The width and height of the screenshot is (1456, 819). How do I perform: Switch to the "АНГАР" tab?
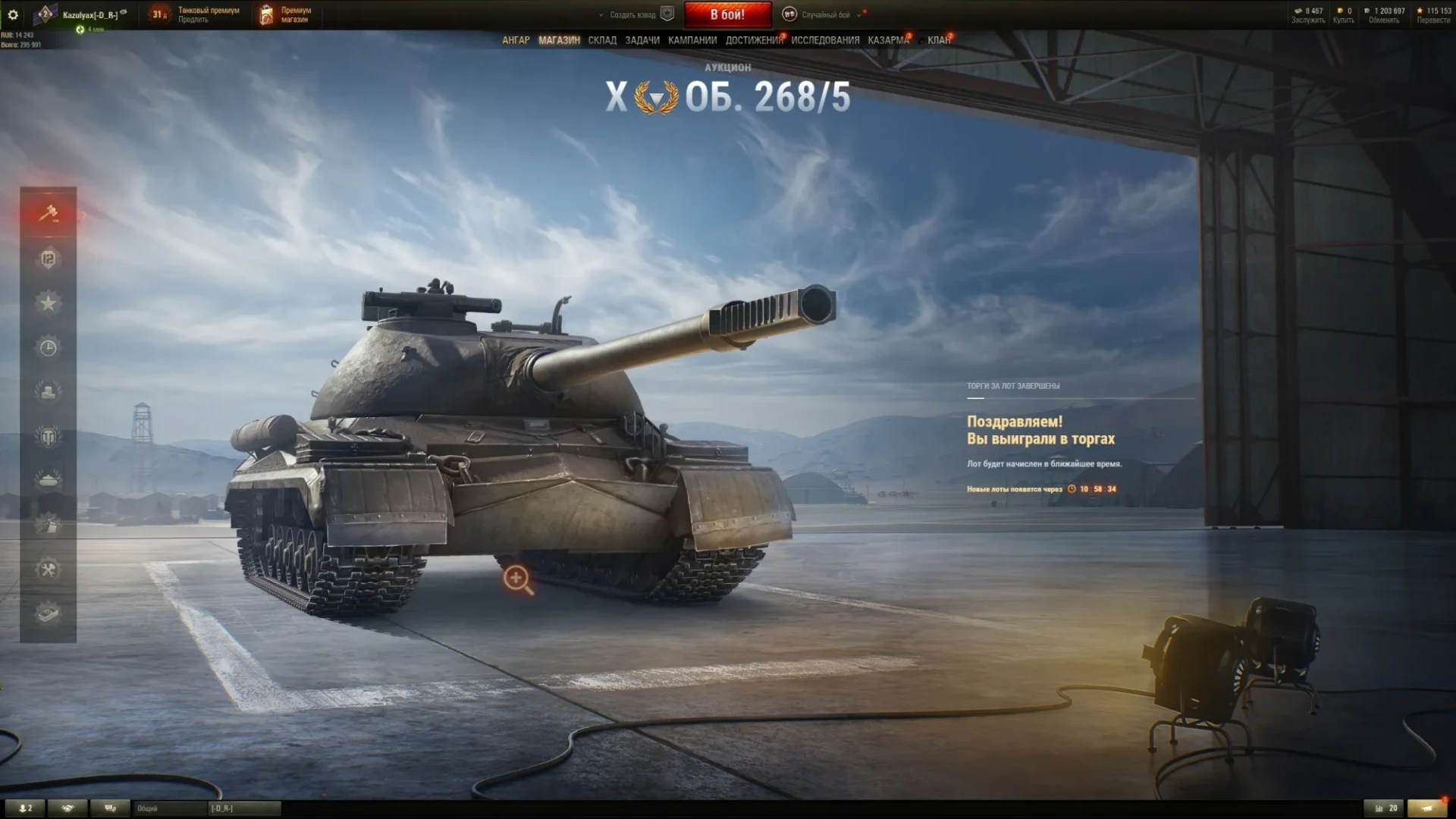tap(516, 40)
